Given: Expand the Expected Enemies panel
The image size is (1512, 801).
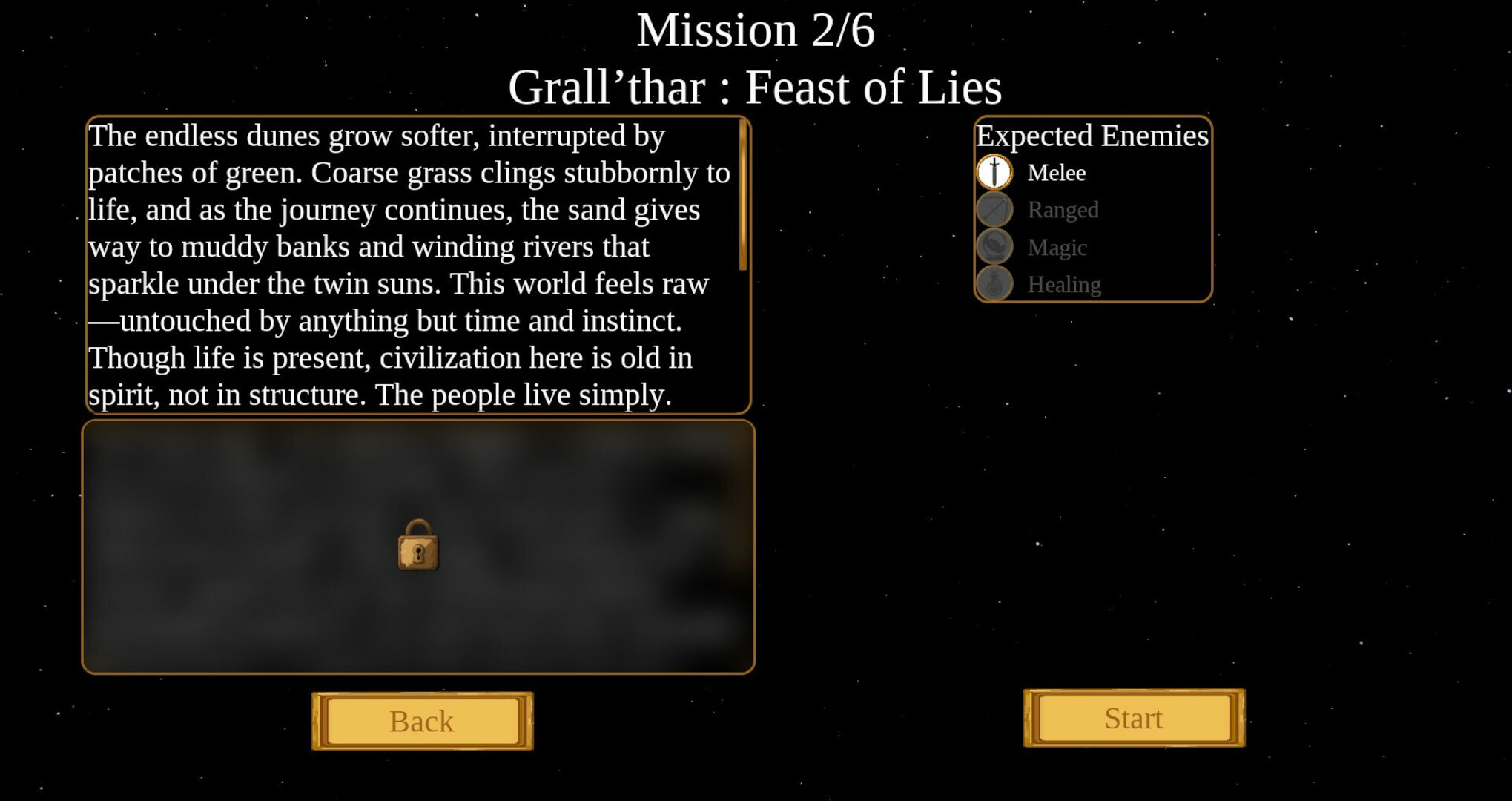Looking at the screenshot, I should [1092, 210].
